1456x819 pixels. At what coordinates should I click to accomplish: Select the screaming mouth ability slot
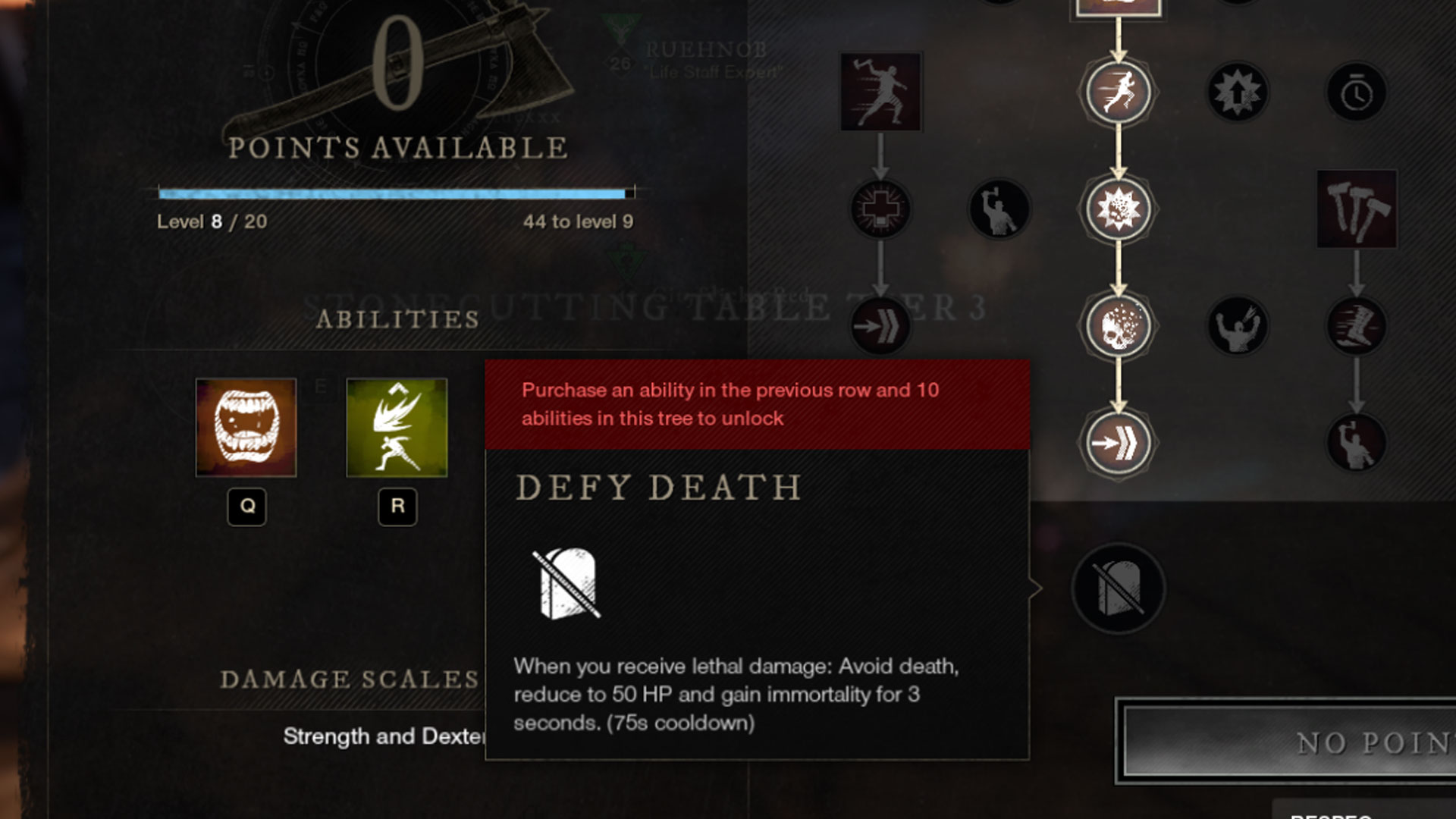tap(246, 427)
